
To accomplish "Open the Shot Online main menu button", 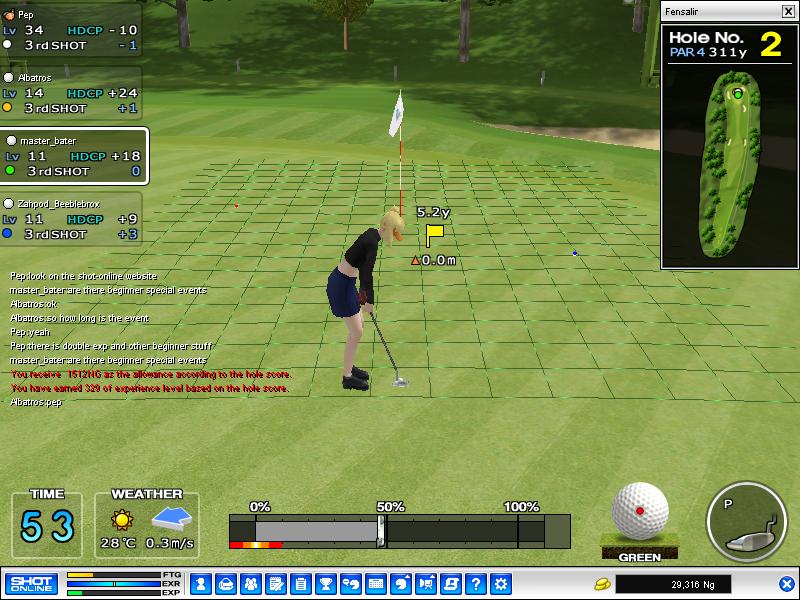I will 31,583.
